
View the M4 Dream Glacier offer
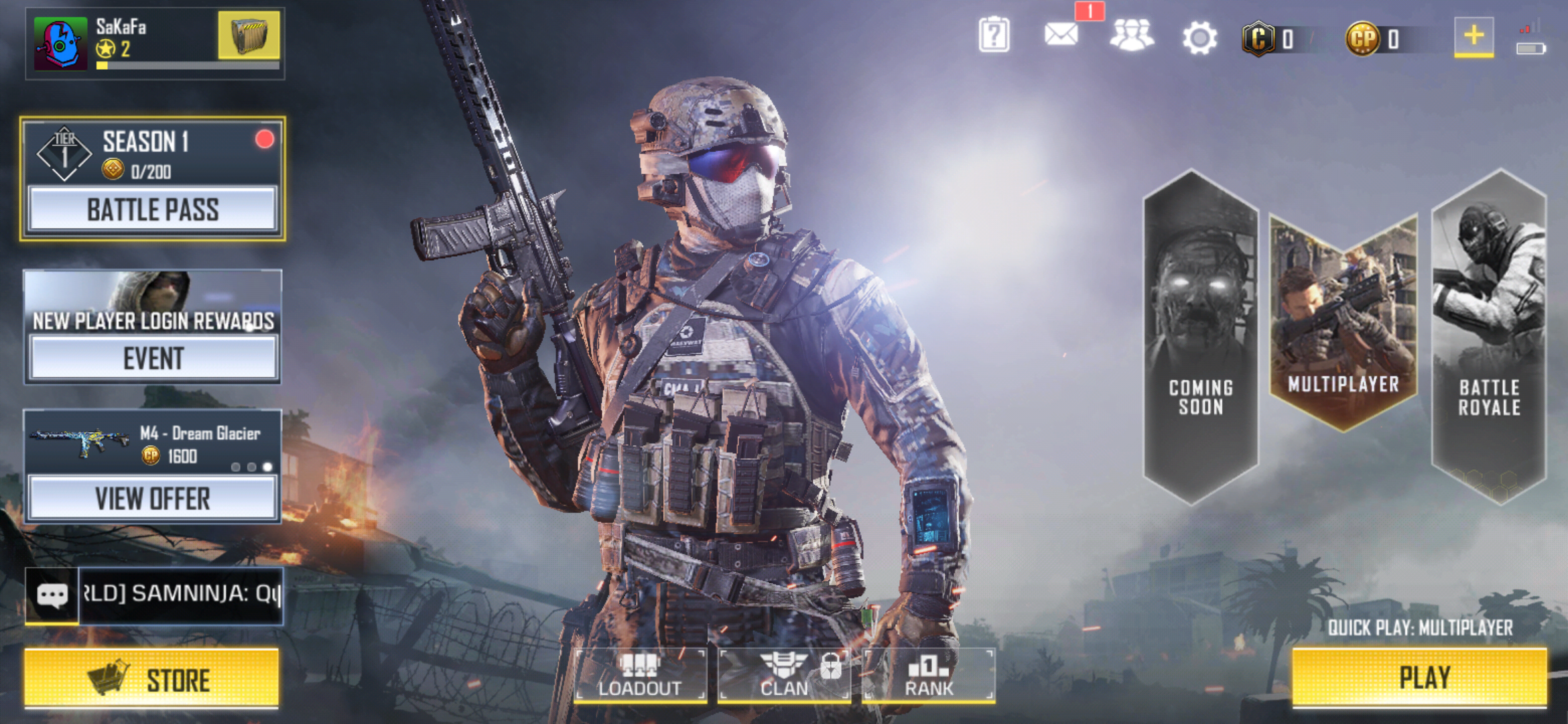pyautogui.click(x=153, y=497)
